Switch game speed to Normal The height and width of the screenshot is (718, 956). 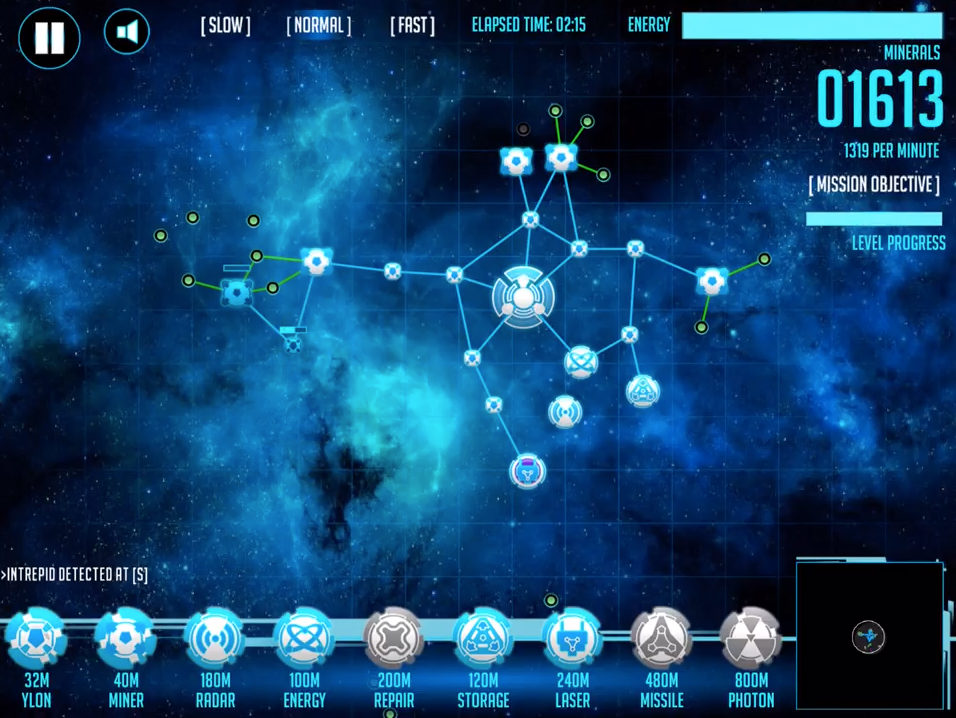point(319,25)
